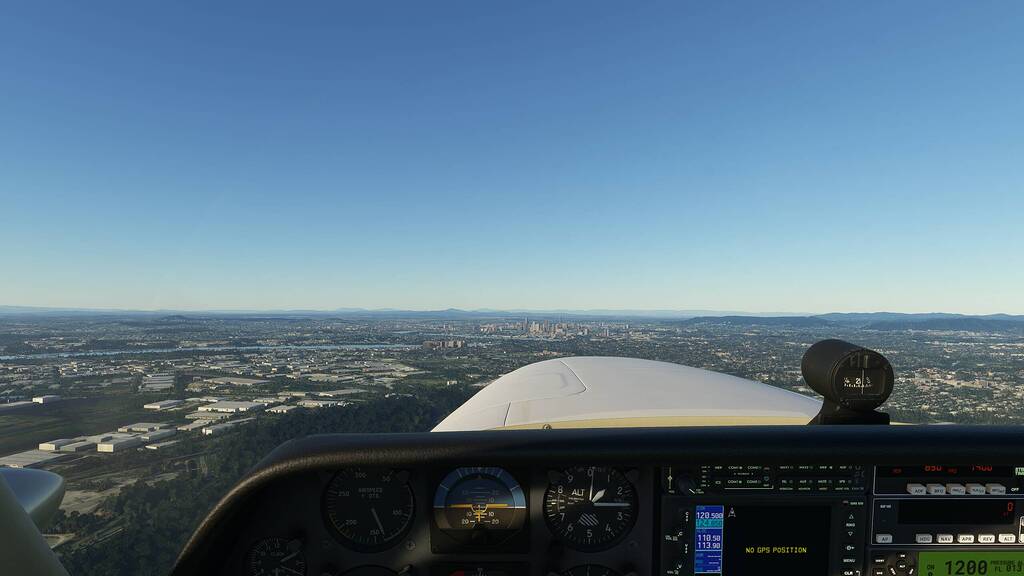Decrease GPS map range with the down arrow
1024x576 pixels.
click(x=848, y=531)
